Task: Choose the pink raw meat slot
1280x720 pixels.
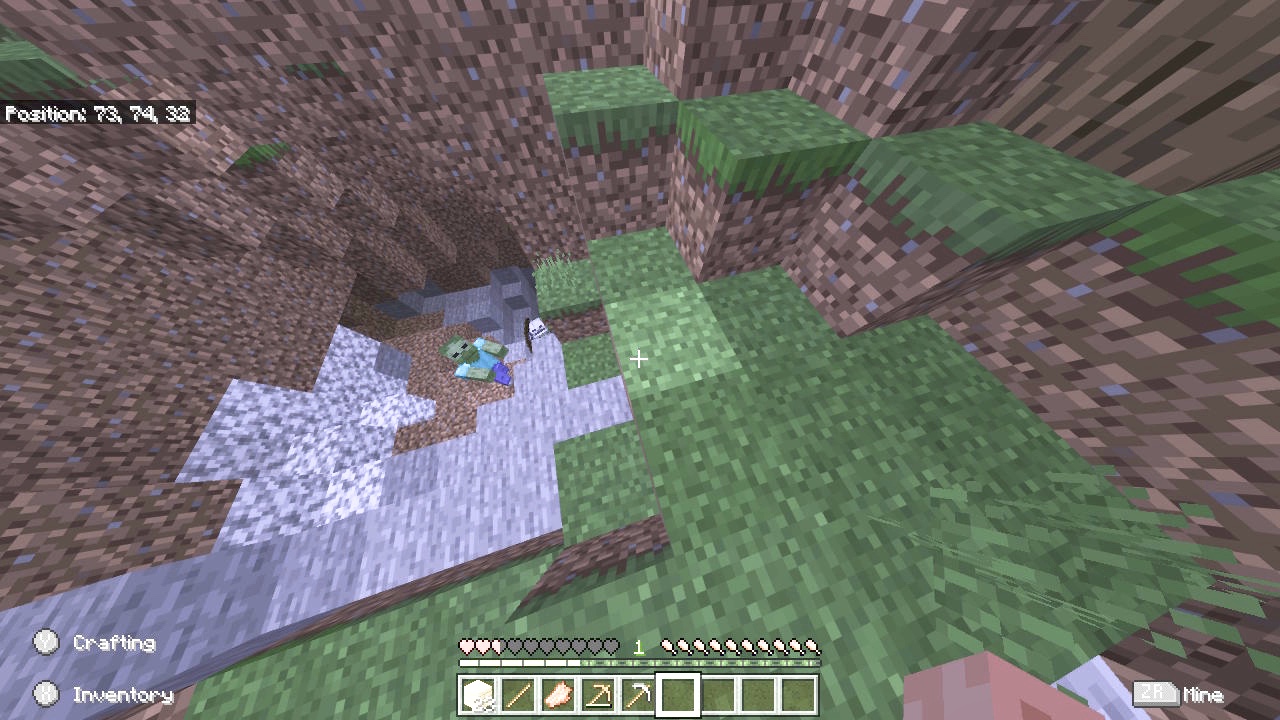Action: (559, 695)
